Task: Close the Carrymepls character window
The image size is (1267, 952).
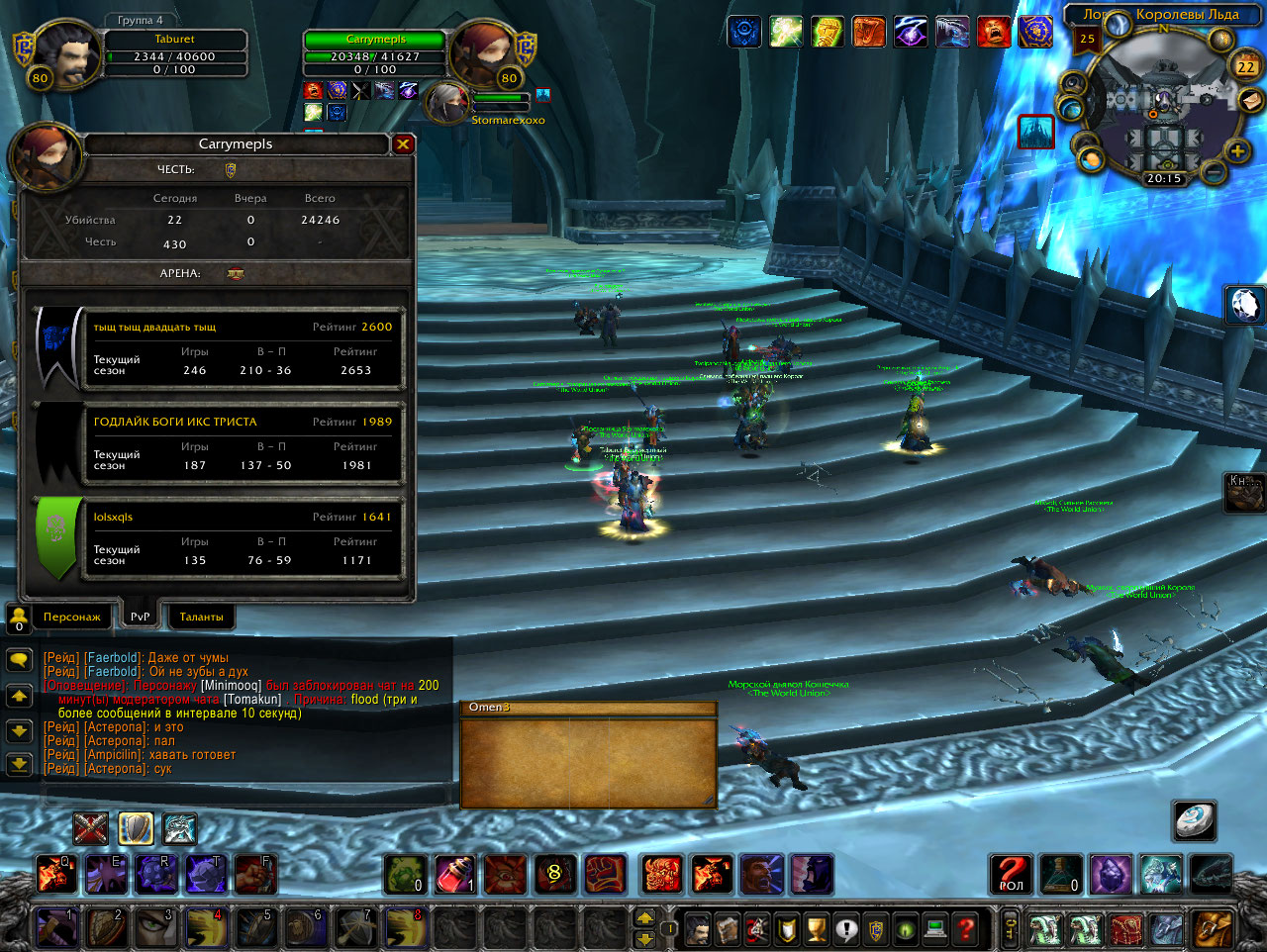Action: click(x=403, y=144)
